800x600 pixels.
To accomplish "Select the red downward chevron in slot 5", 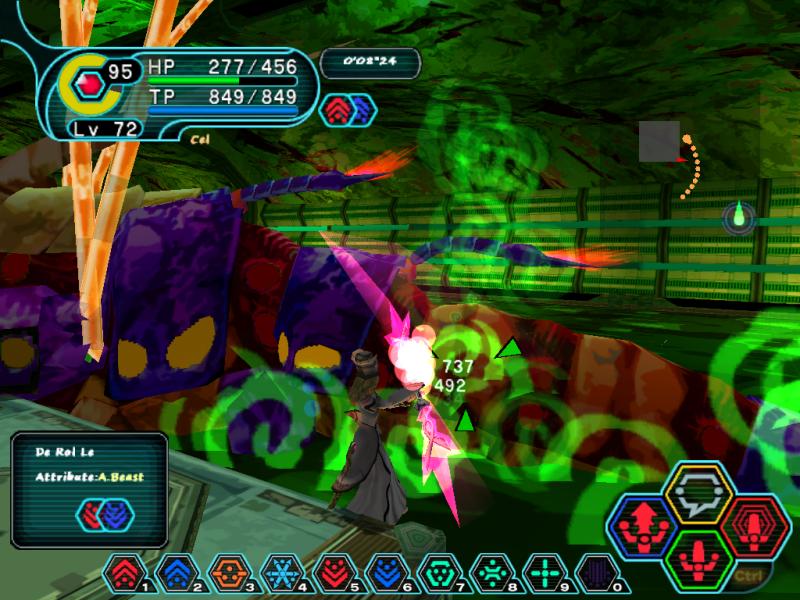I will click(x=334, y=573).
